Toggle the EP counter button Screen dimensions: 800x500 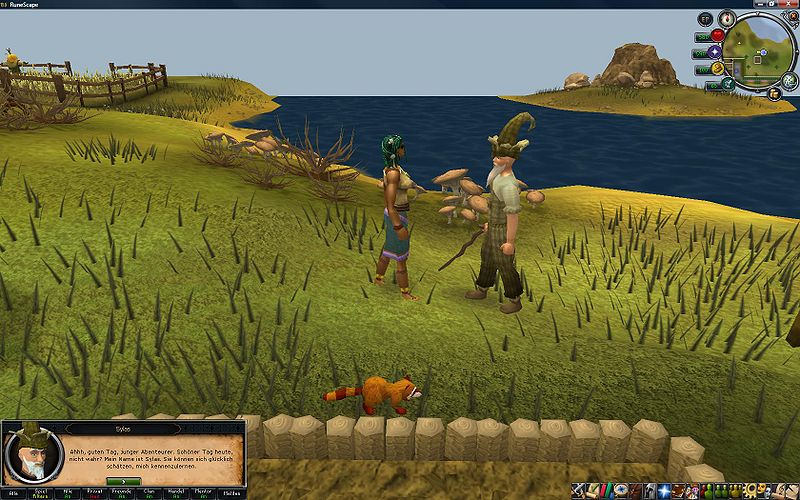point(705,19)
